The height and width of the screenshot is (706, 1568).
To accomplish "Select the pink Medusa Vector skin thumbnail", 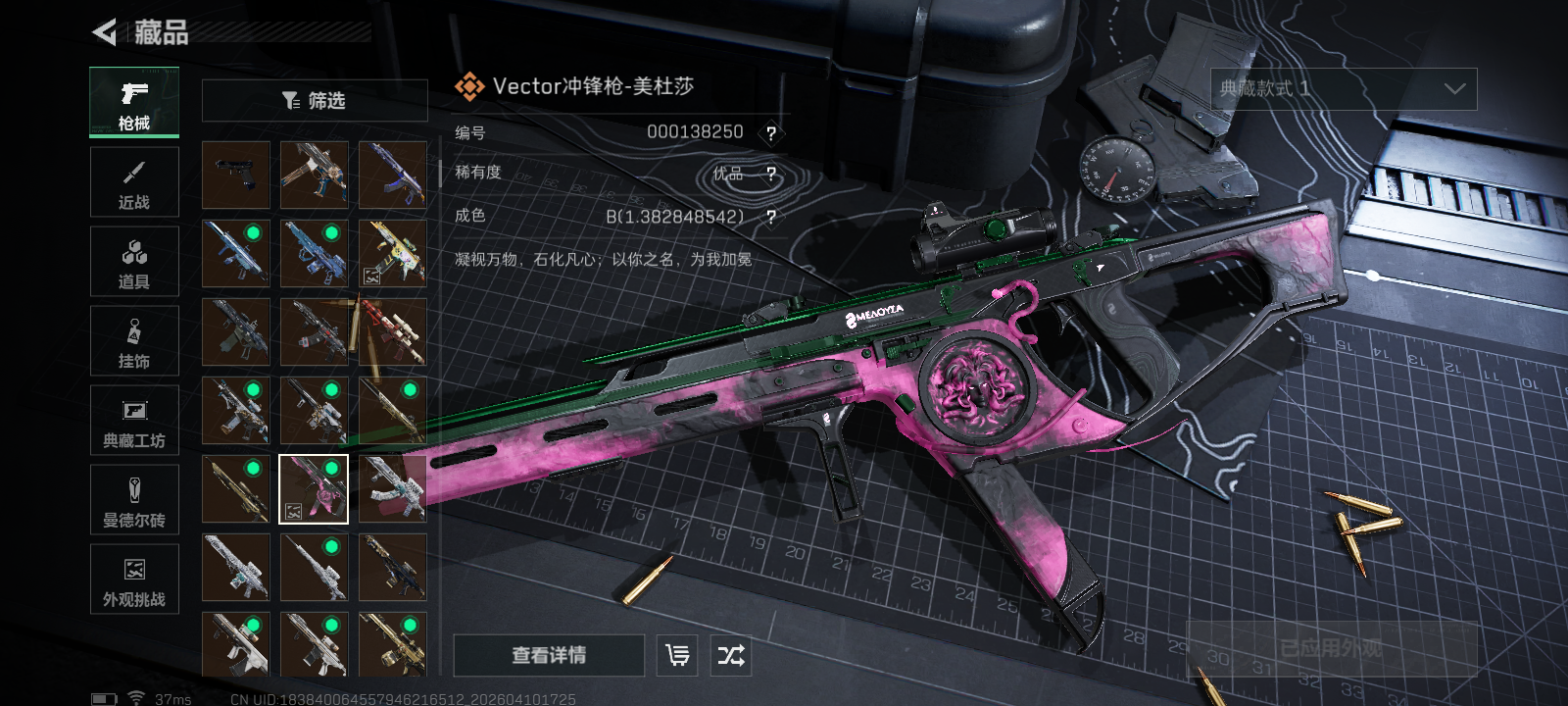I will (314, 489).
